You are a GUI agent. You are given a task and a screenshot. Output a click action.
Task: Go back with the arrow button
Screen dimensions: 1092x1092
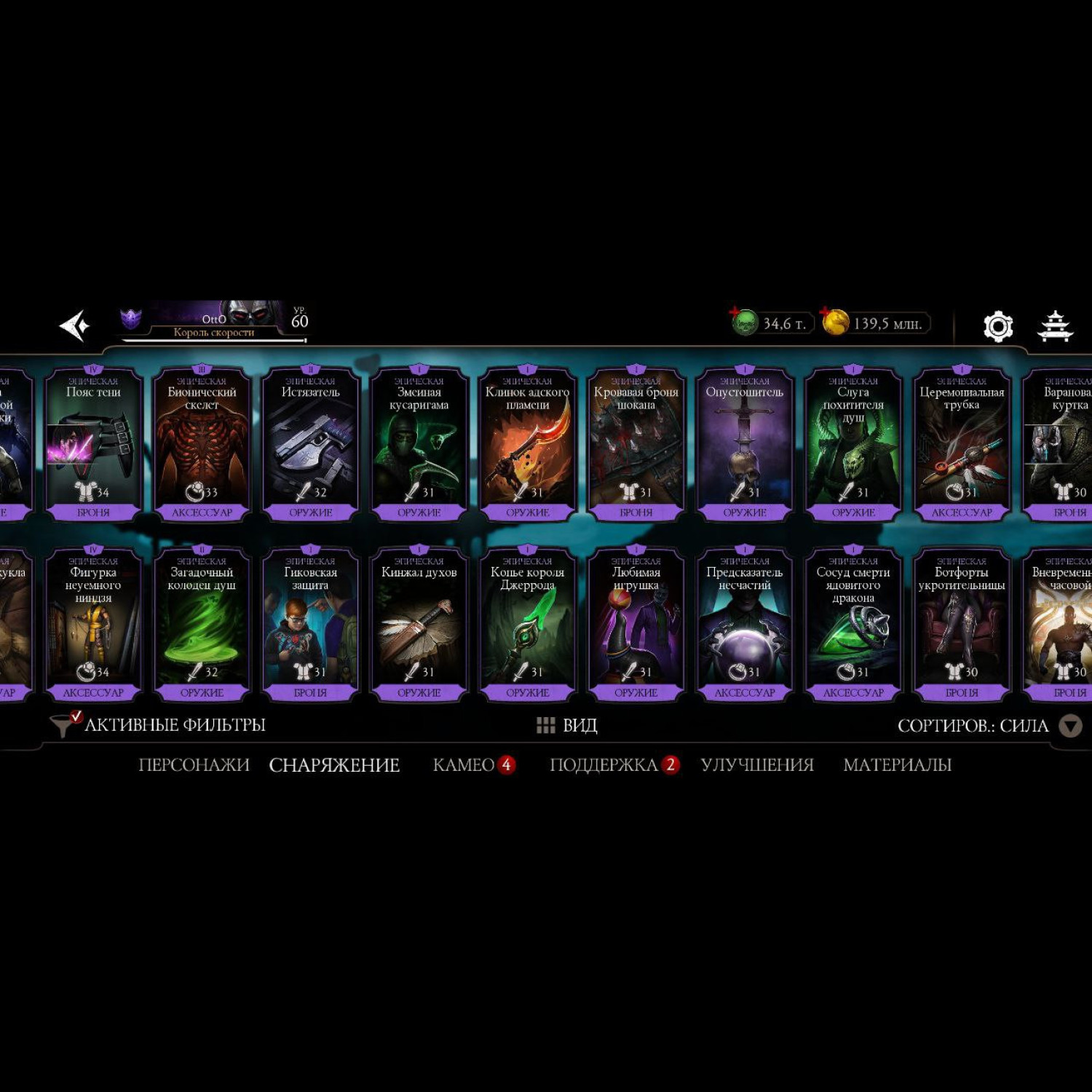click(x=74, y=325)
